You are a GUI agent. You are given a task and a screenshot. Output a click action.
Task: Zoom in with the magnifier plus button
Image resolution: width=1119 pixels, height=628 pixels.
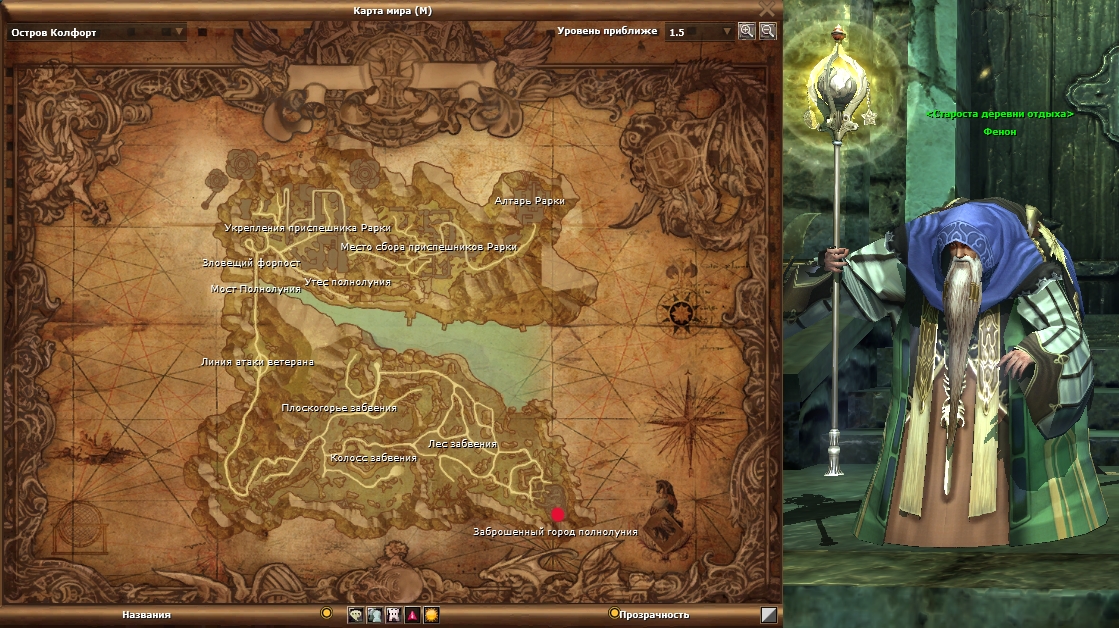pyautogui.click(x=747, y=31)
